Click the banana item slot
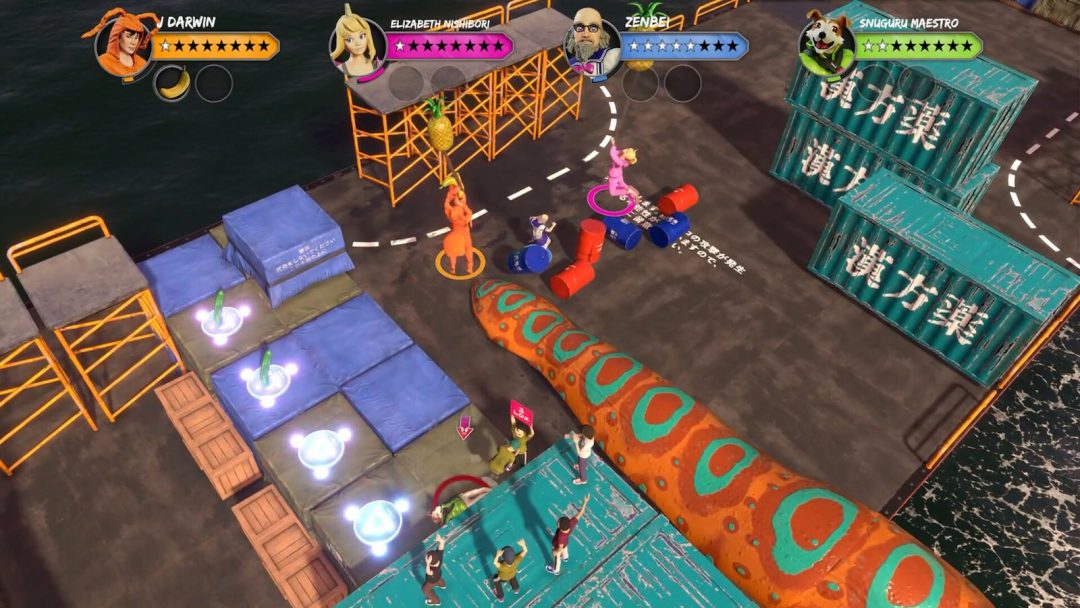This screenshot has height=608, width=1080. (173, 83)
